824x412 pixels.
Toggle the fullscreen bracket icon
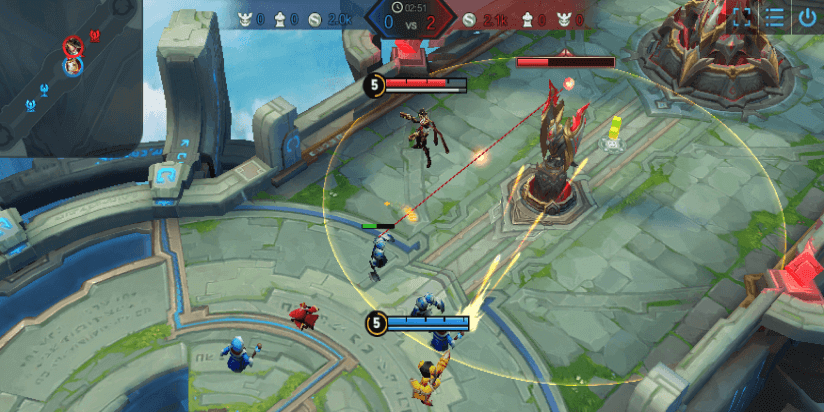point(742,17)
